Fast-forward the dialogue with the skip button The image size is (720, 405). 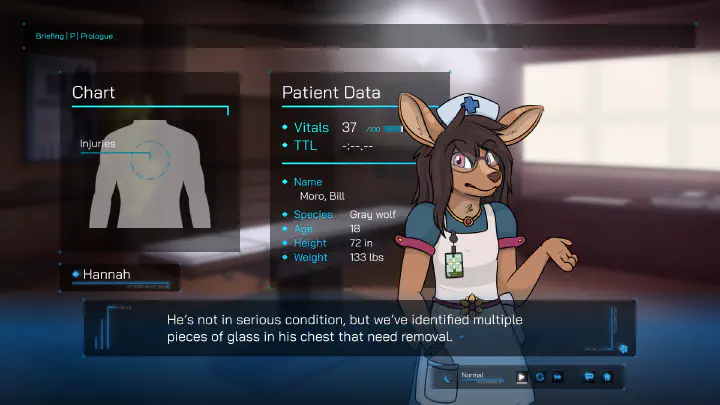[x=558, y=377]
